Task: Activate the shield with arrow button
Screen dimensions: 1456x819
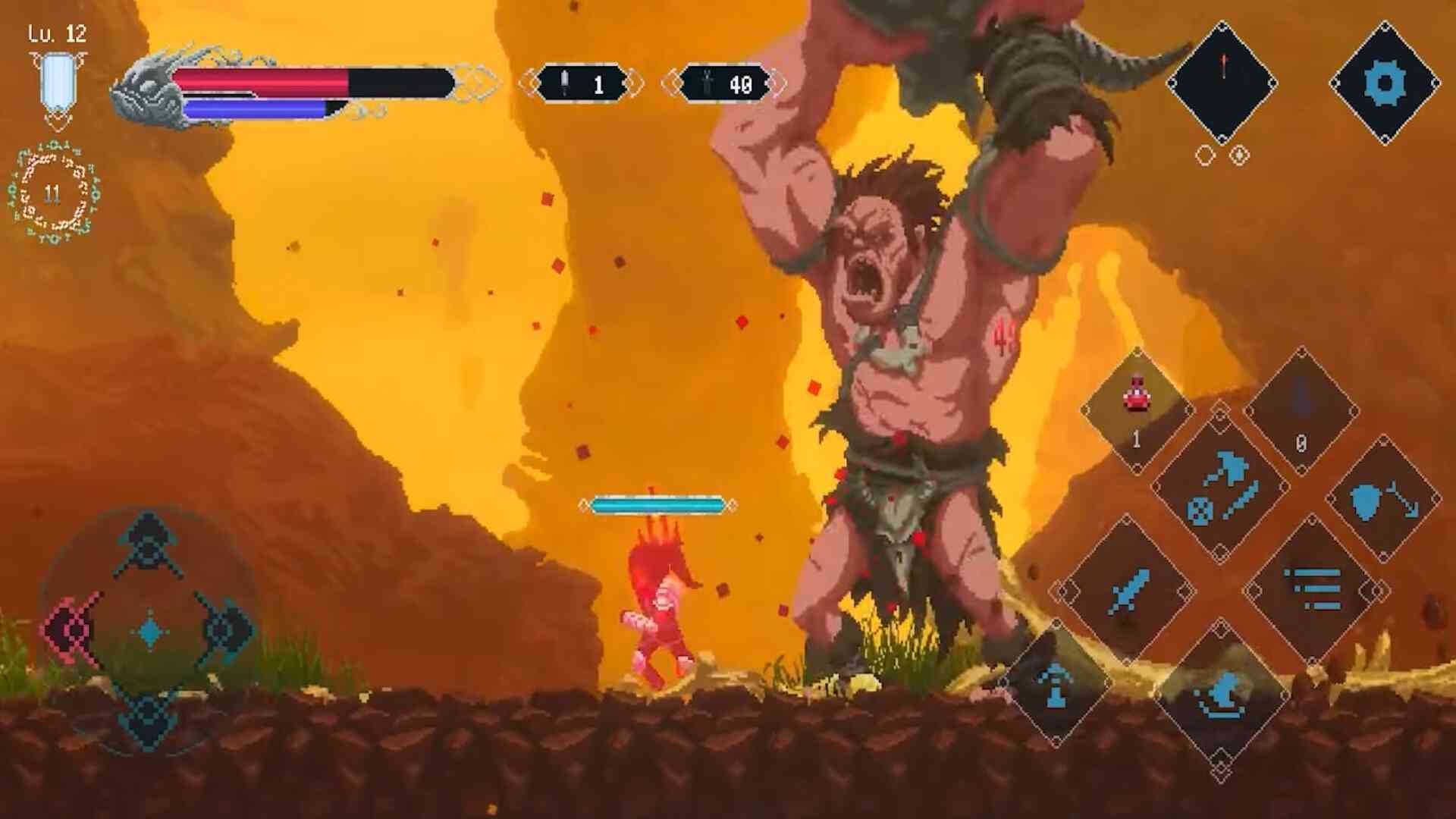Action: [1383, 499]
